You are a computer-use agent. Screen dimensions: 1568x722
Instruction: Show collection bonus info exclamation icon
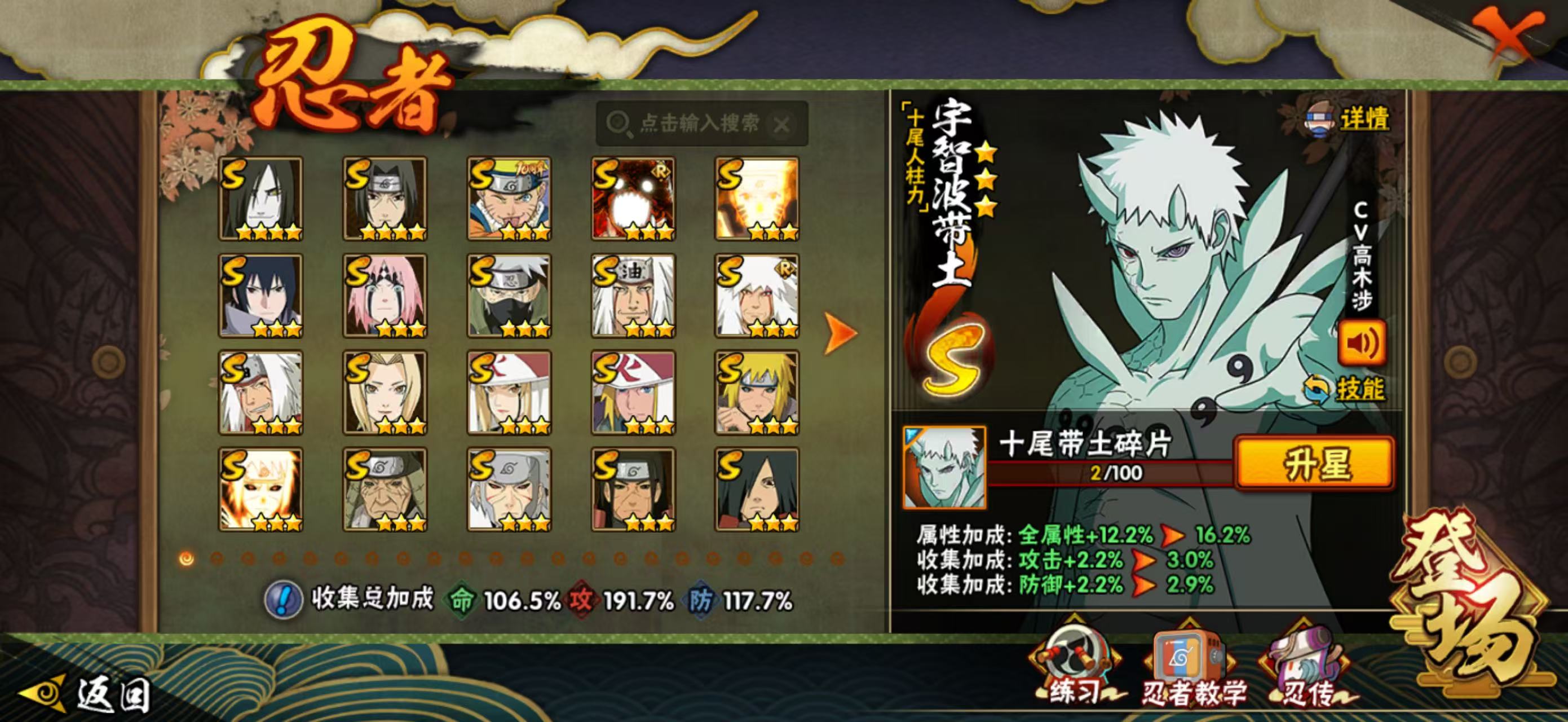(x=283, y=600)
